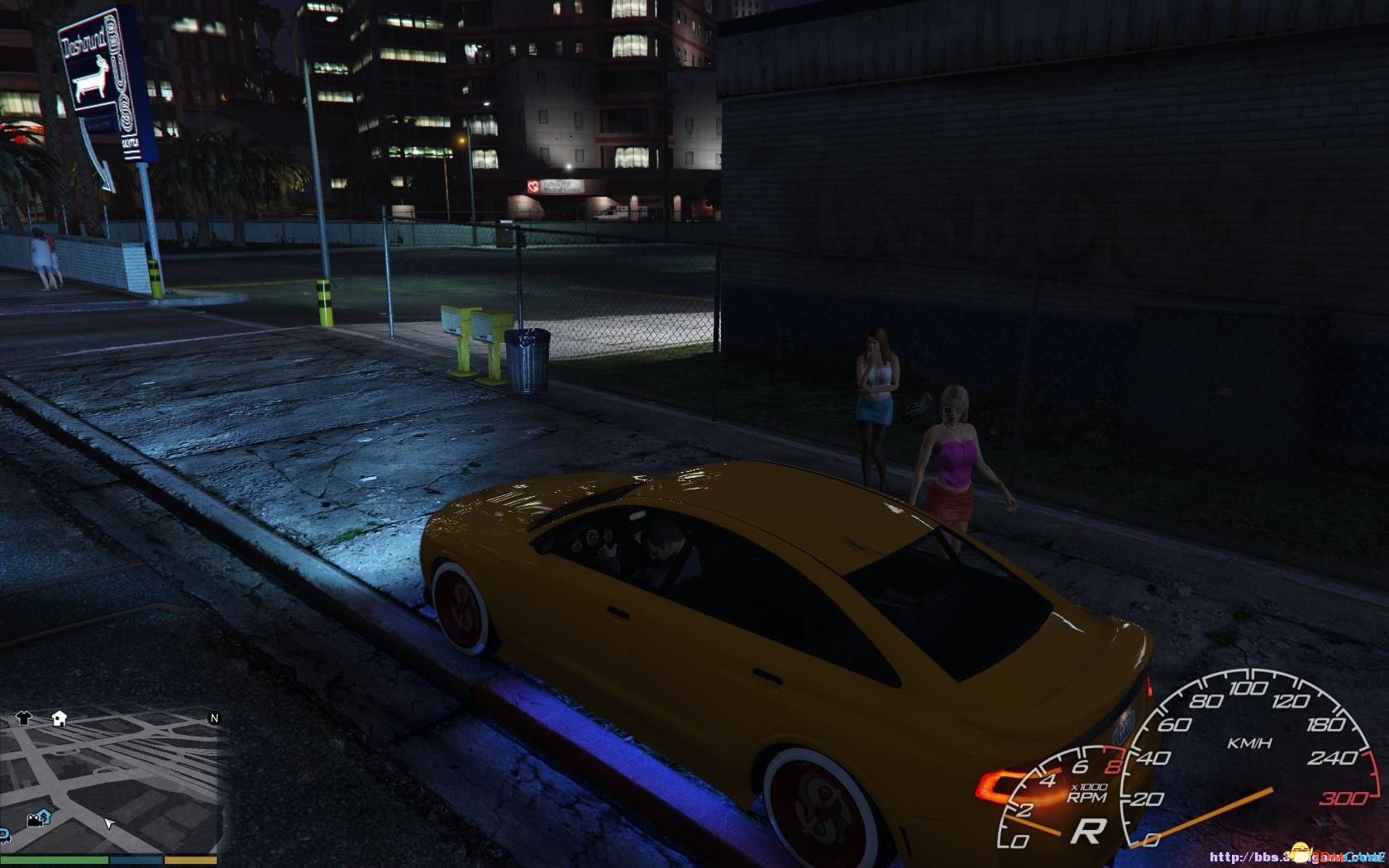Click the north compass marker on minimap
The height and width of the screenshot is (868, 1389).
pos(214,718)
